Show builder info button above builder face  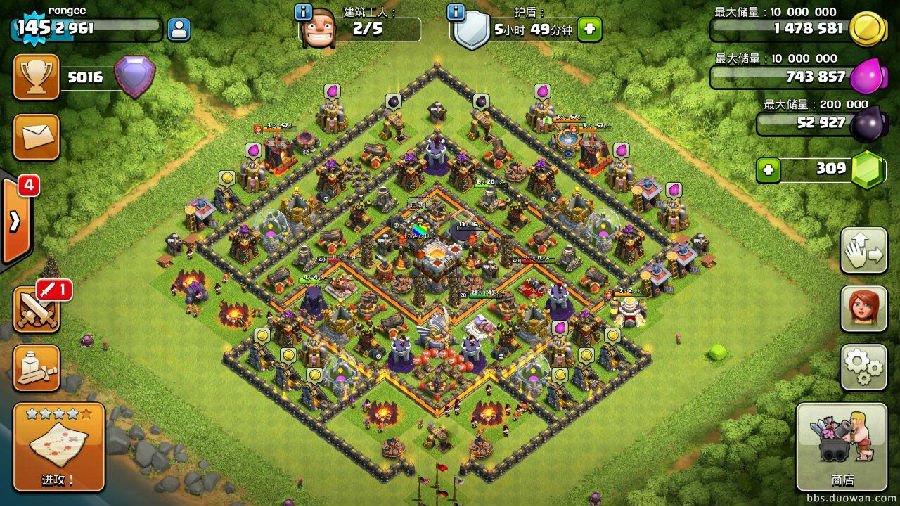(304, 12)
